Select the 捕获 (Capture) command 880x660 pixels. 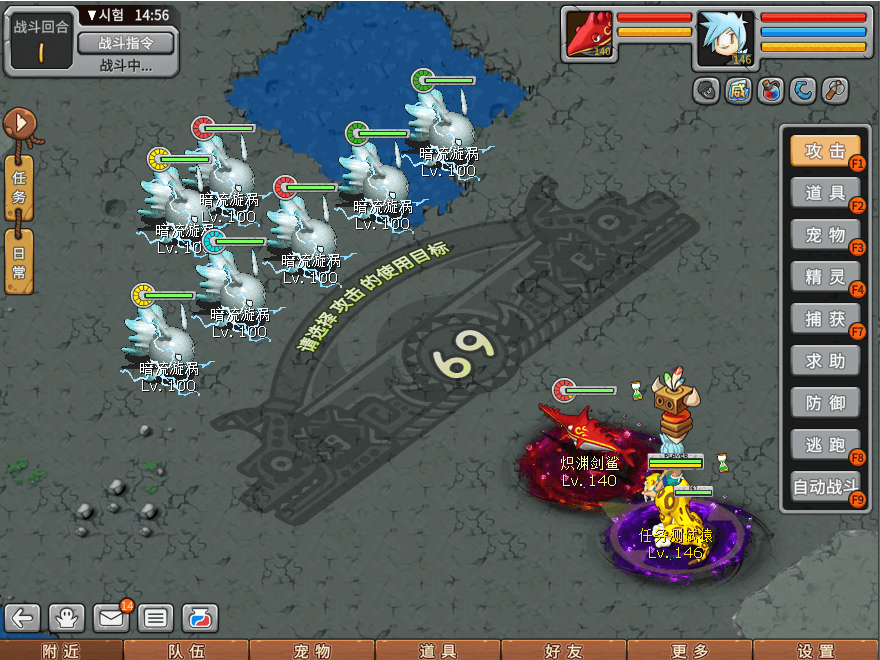click(x=825, y=318)
